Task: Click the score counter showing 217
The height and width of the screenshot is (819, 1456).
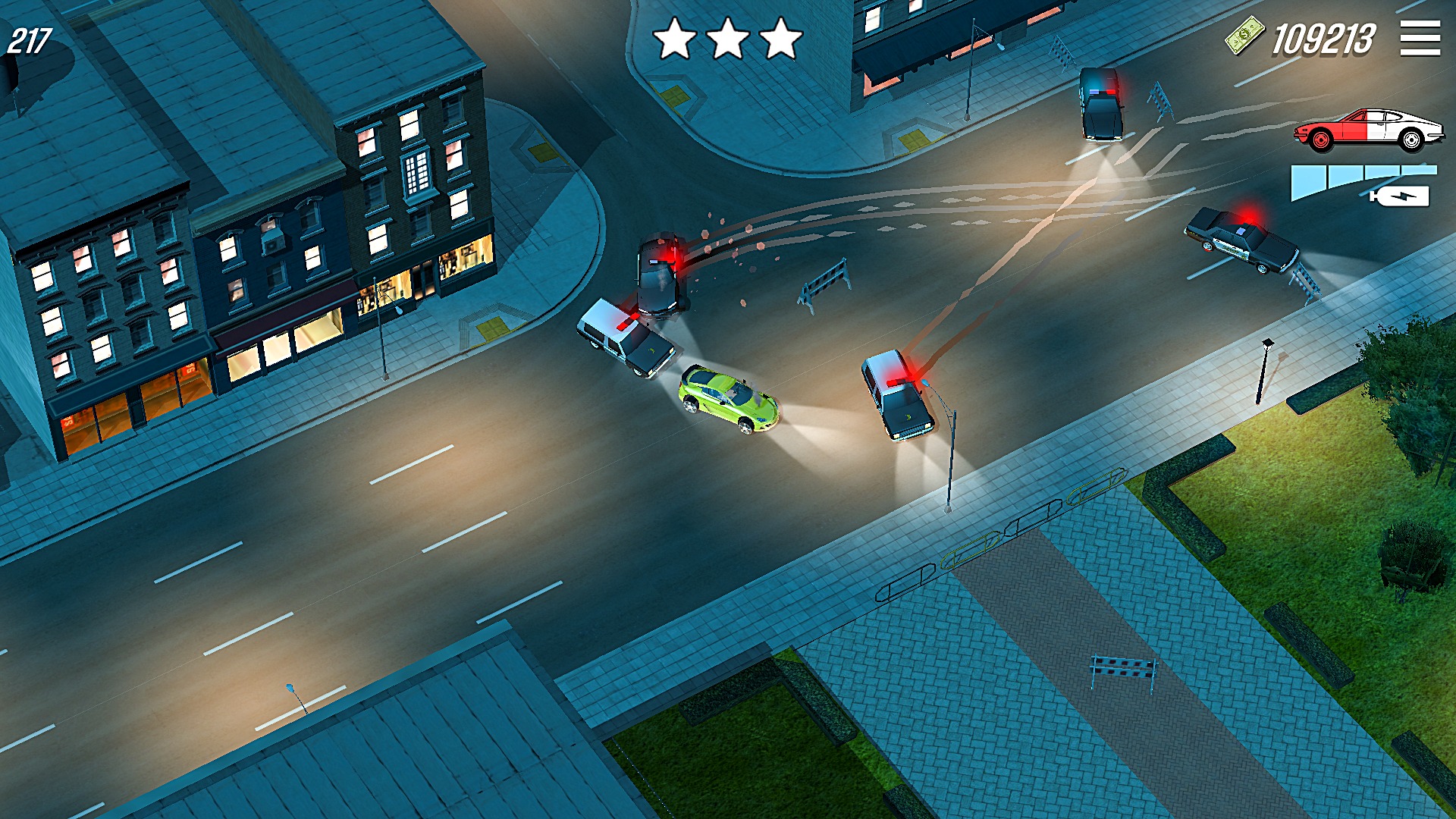Action: 29,35
